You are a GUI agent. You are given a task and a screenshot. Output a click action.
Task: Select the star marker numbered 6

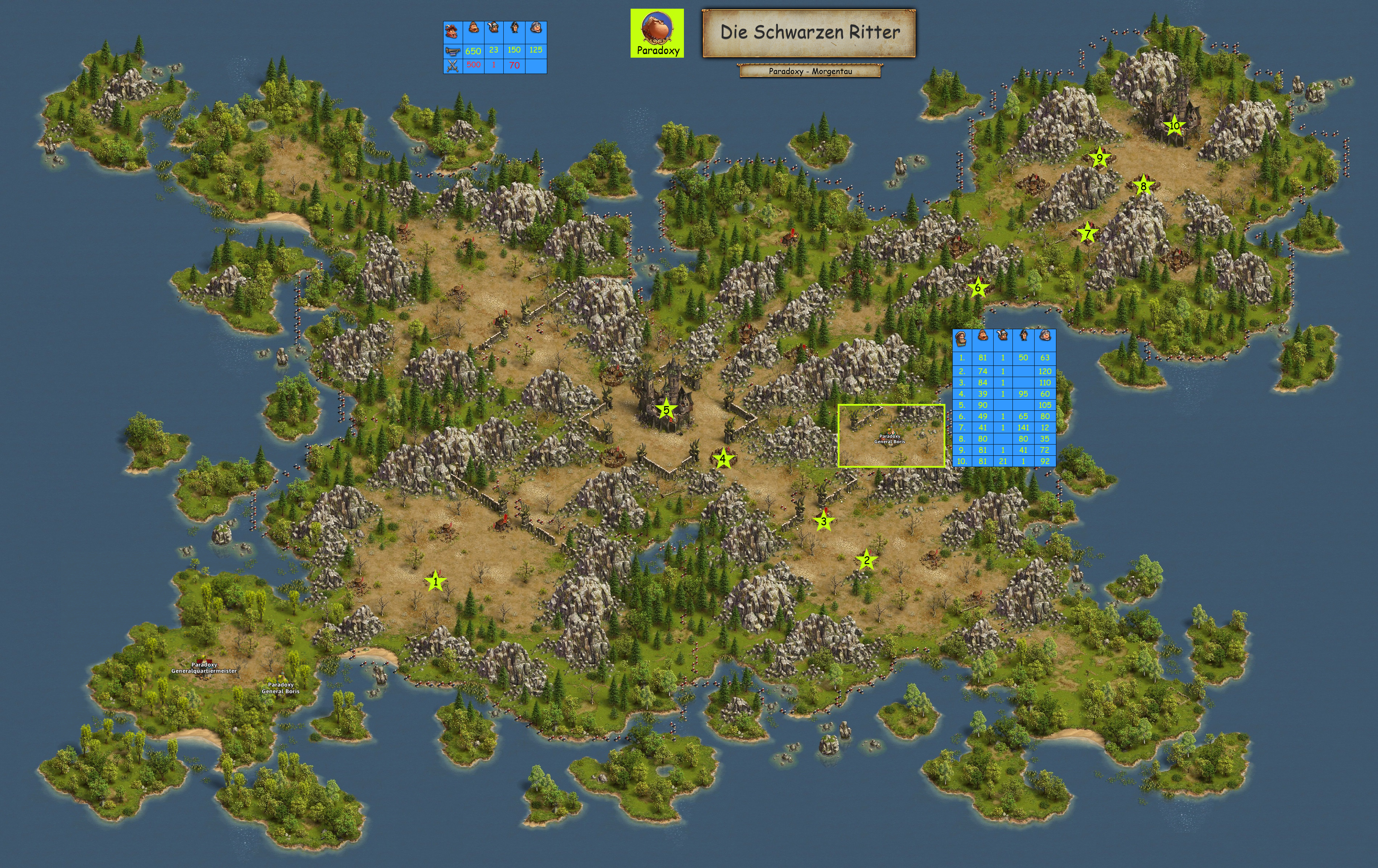coord(978,287)
